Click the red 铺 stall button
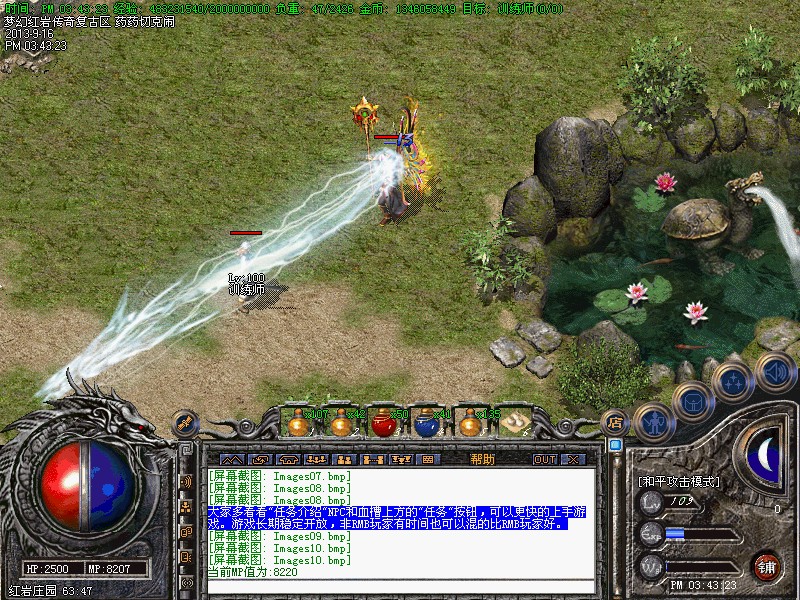This screenshot has height=600, width=800. (x=767, y=565)
